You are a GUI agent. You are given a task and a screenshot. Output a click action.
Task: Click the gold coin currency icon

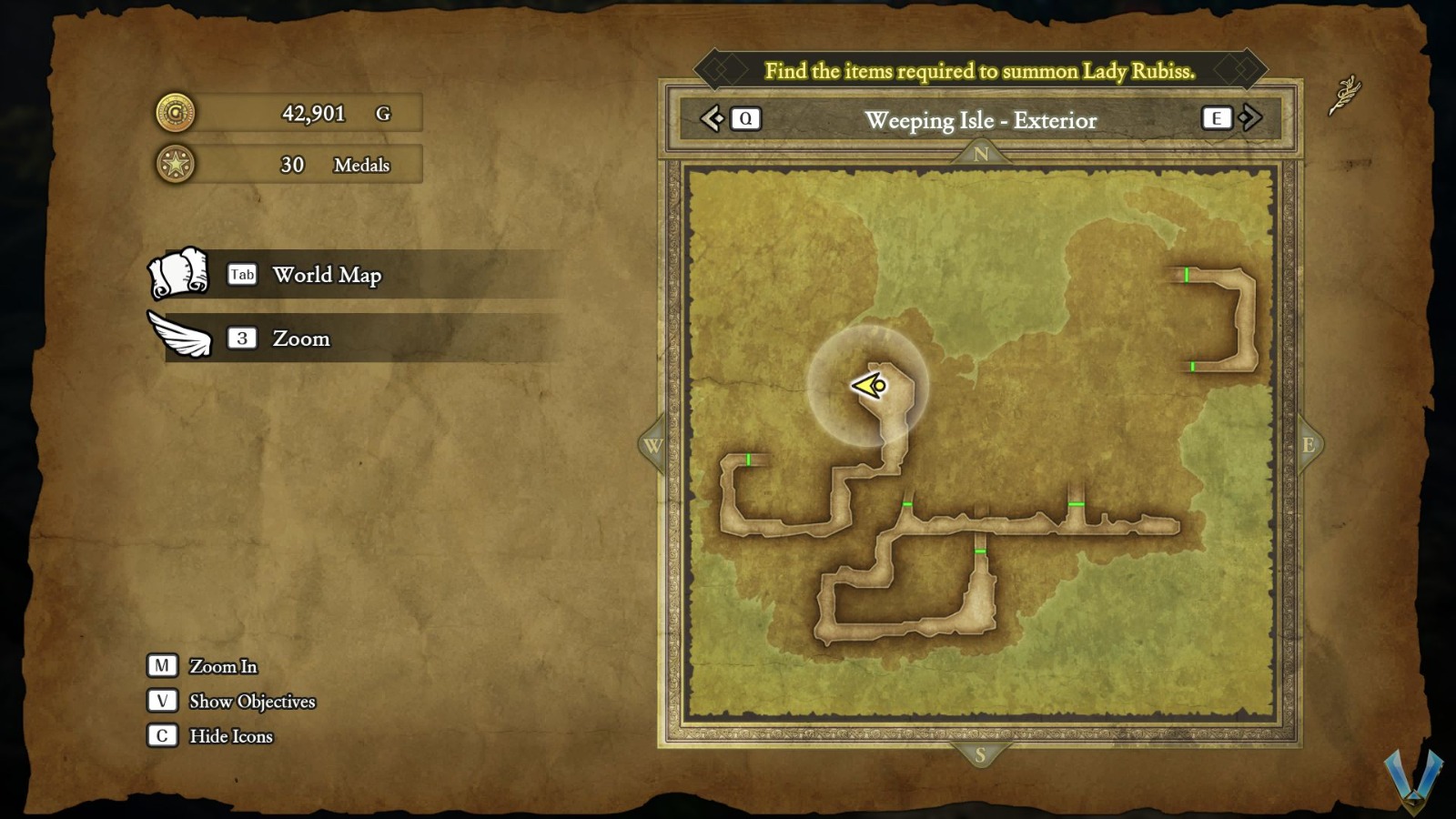175,113
